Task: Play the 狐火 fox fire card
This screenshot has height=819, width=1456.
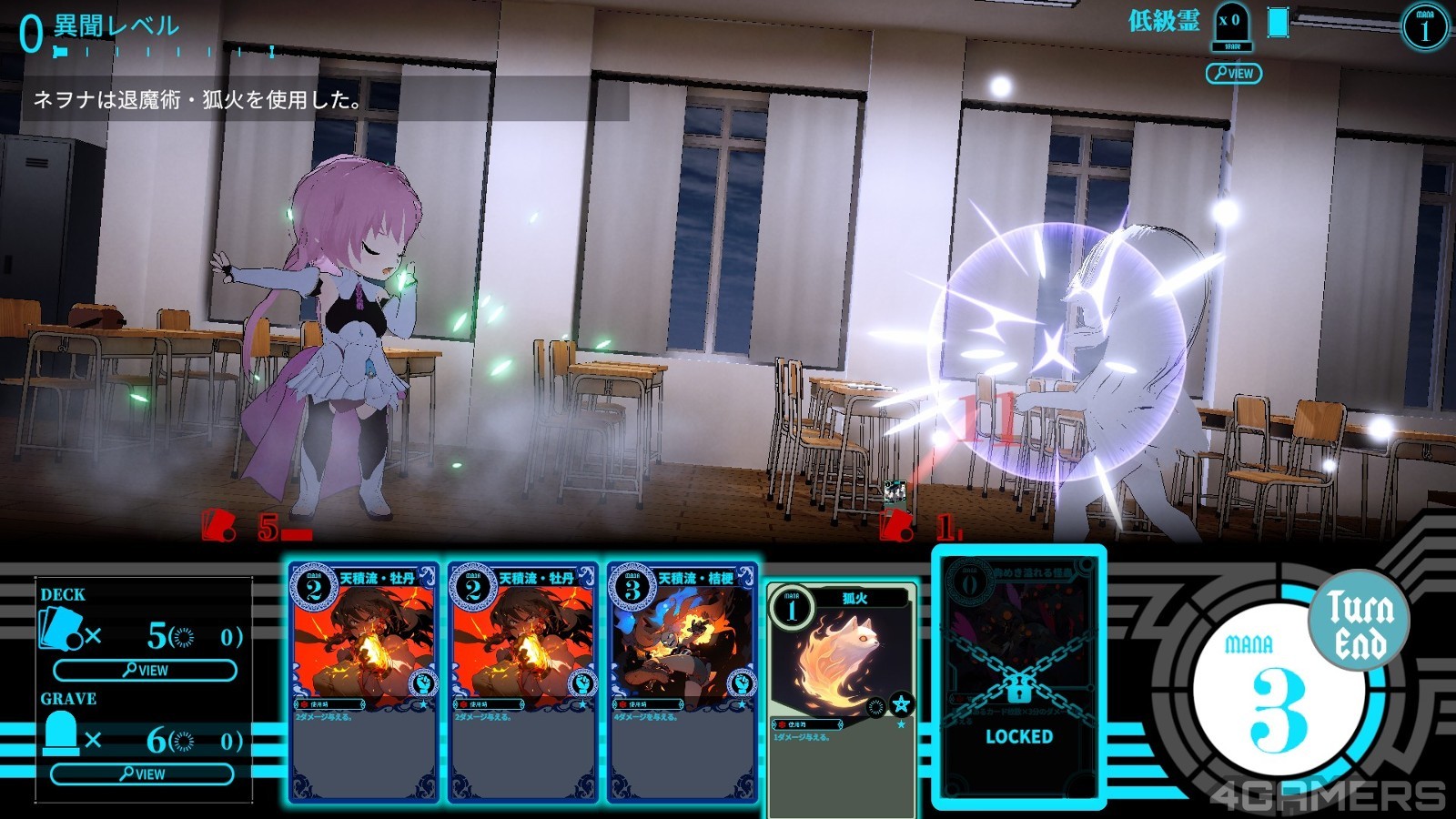Action: [x=842, y=698]
